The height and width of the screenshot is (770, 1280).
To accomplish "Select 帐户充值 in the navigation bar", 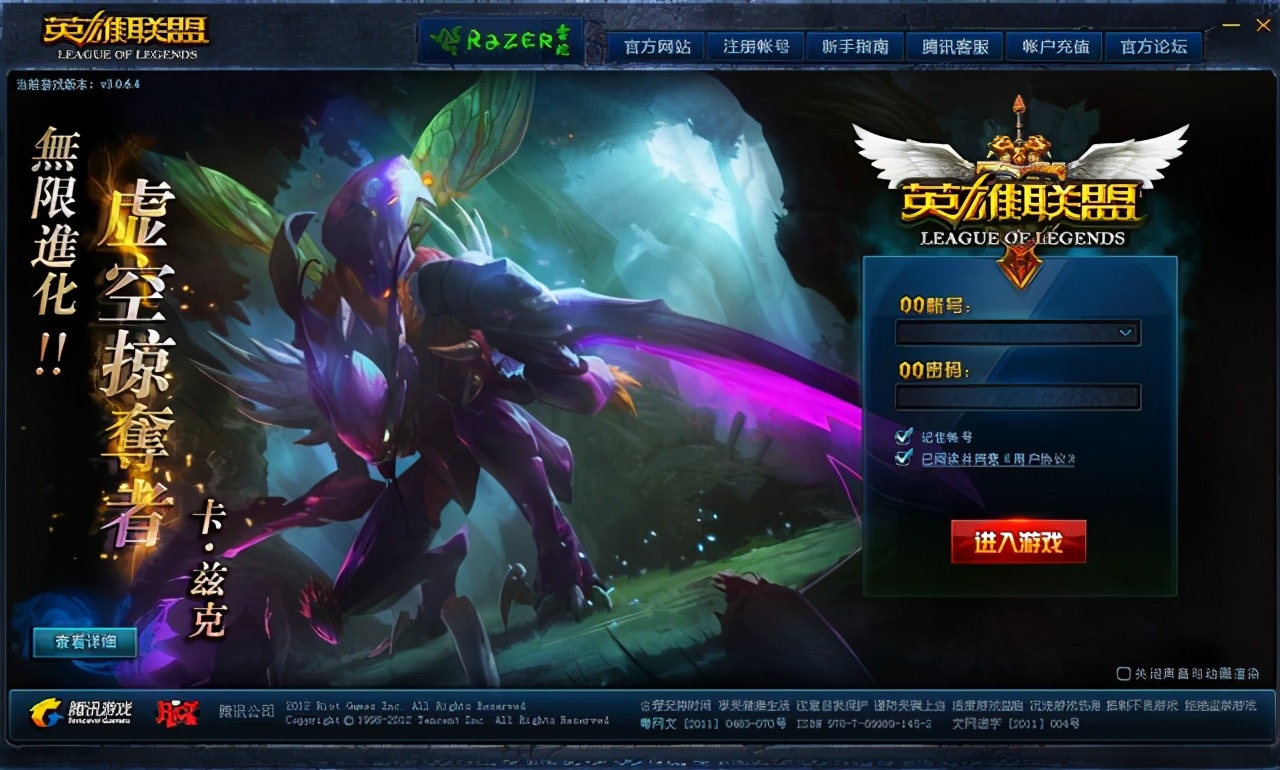I will coord(1053,45).
